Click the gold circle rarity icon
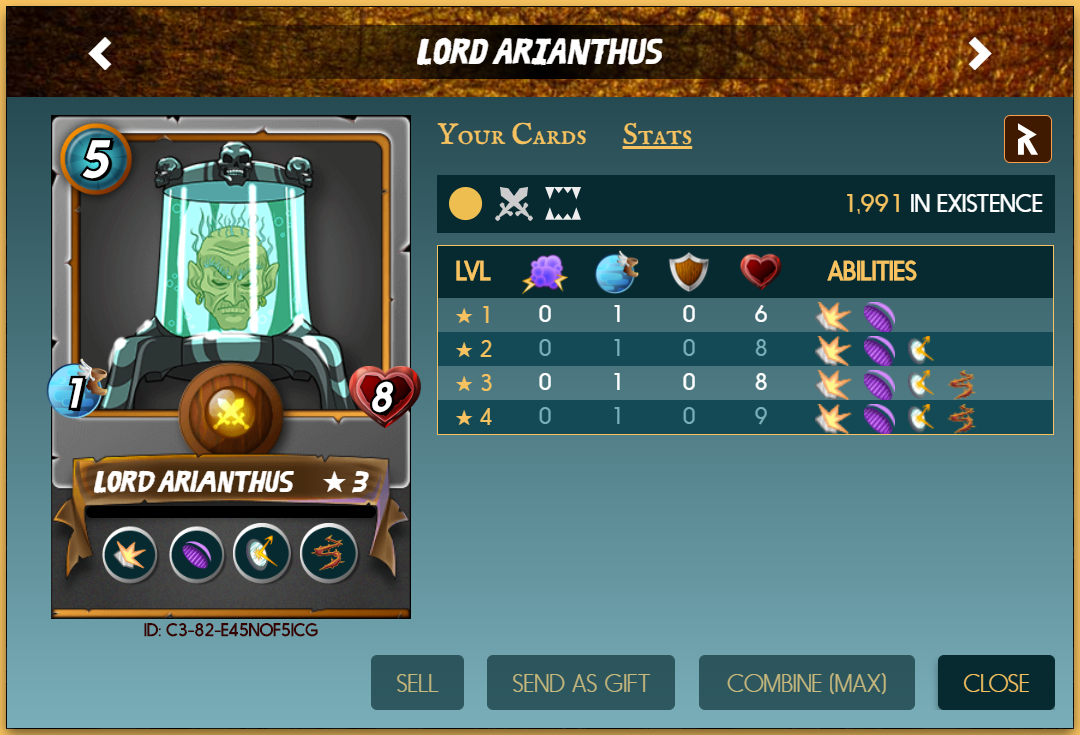This screenshot has height=735, width=1080. [465, 204]
